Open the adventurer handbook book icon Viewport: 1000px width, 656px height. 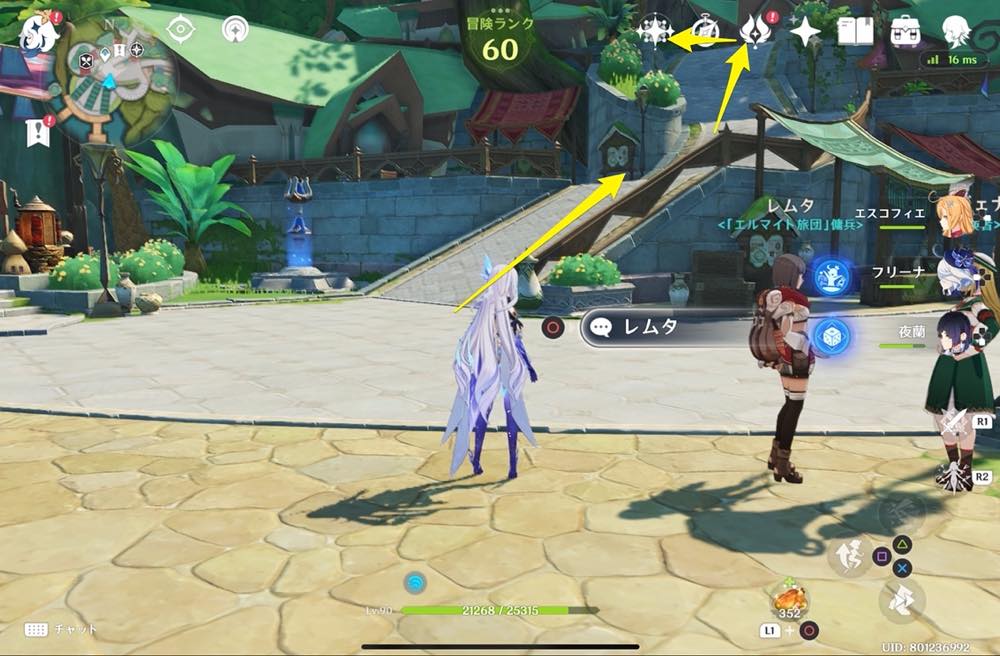[x=855, y=31]
